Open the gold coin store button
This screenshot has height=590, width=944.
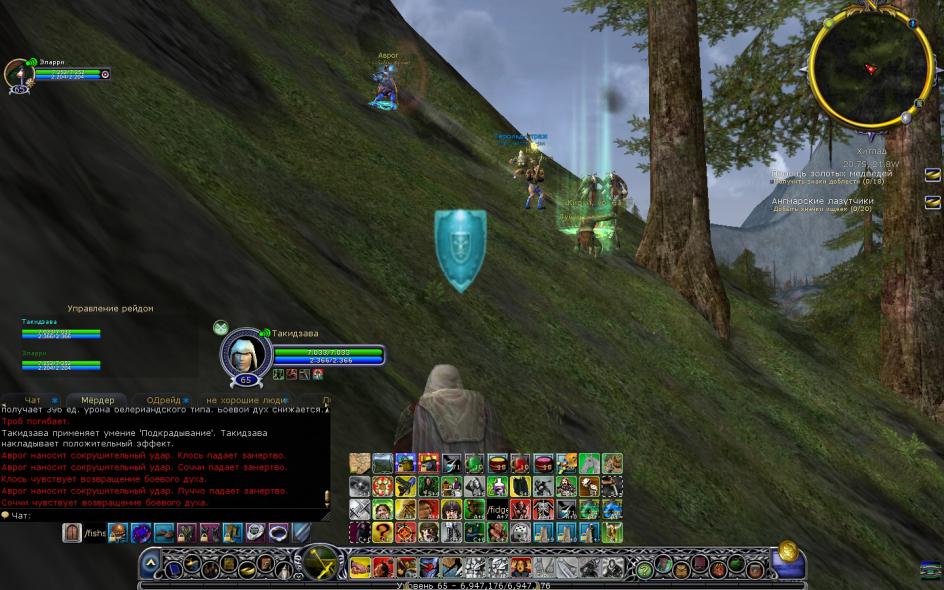[788, 550]
